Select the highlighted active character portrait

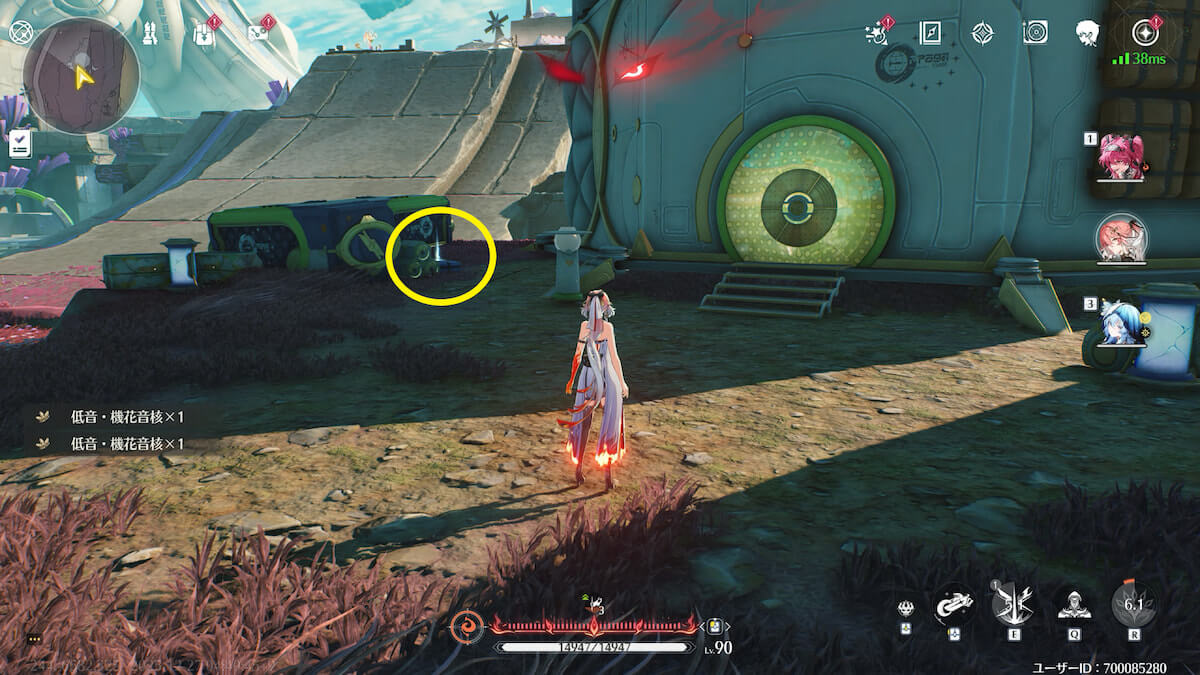1121,240
